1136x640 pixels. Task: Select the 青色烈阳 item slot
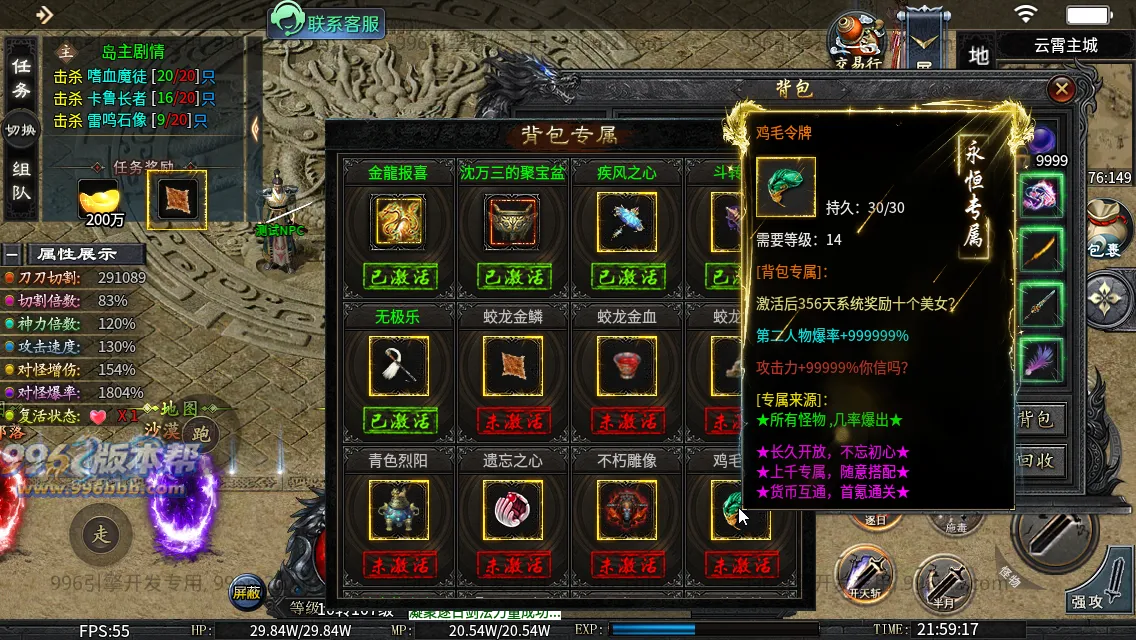398,509
